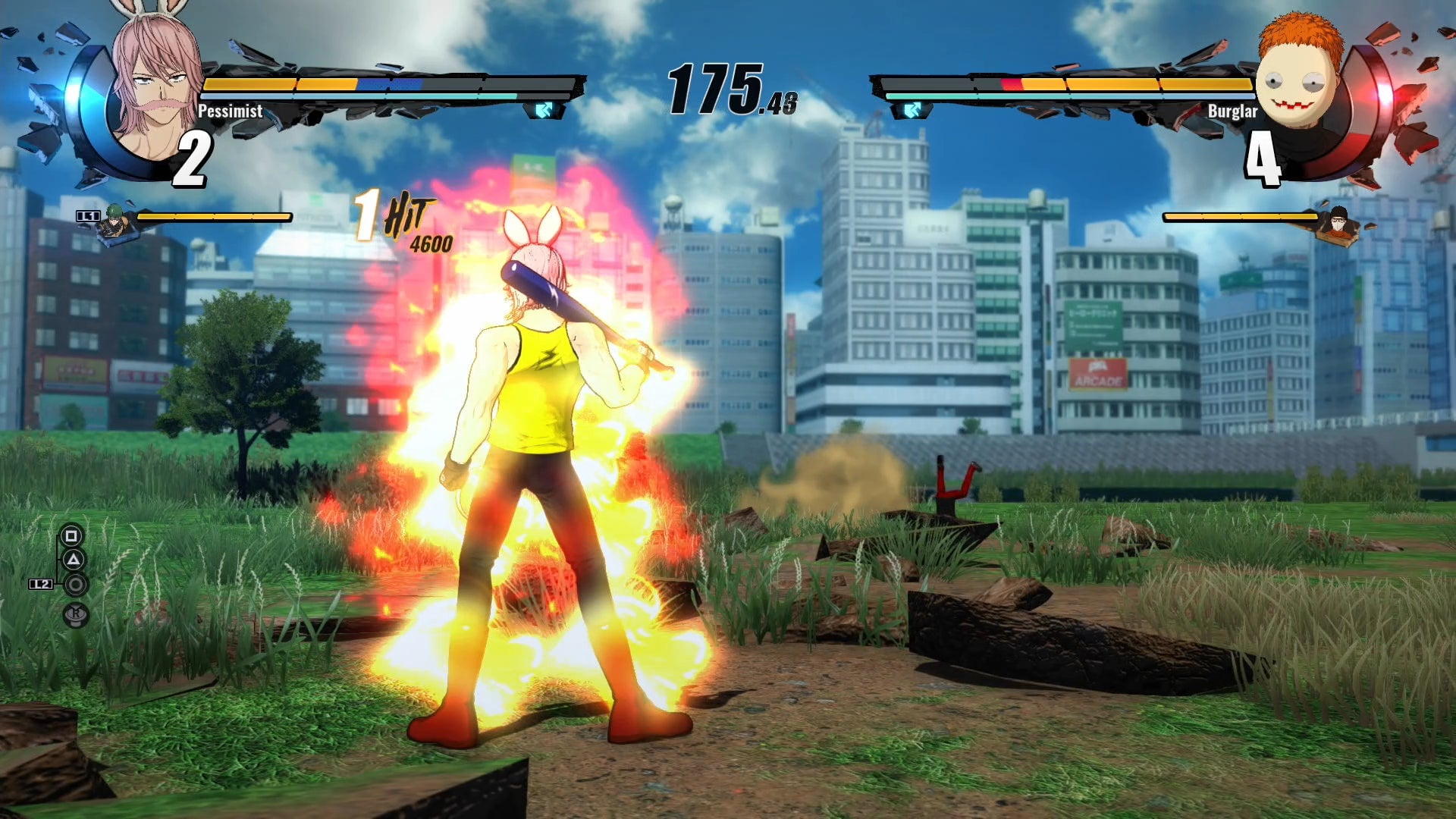Click the Pessimist name label
The width and height of the screenshot is (1456, 819).
(x=229, y=111)
